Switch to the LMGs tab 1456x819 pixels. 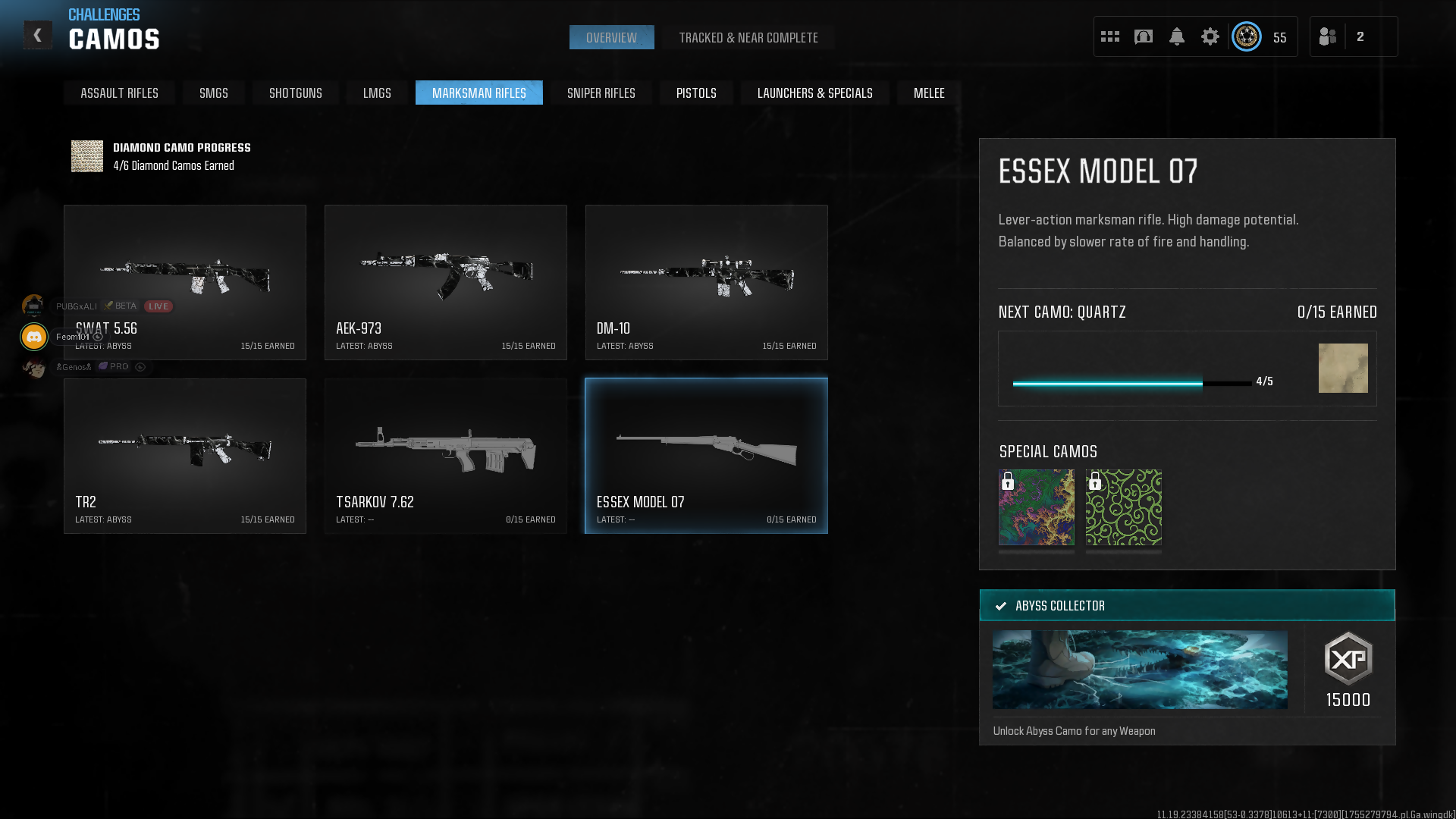tap(377, 93)
